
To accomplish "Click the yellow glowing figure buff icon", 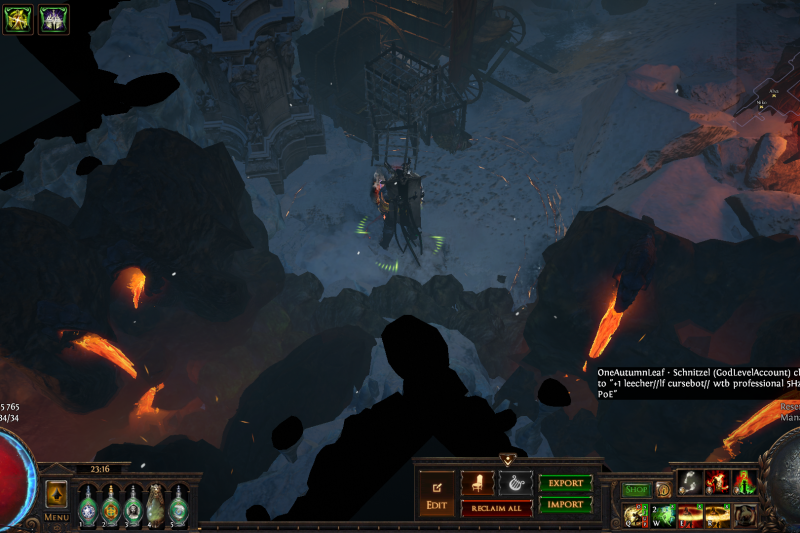I will [17, 19].
